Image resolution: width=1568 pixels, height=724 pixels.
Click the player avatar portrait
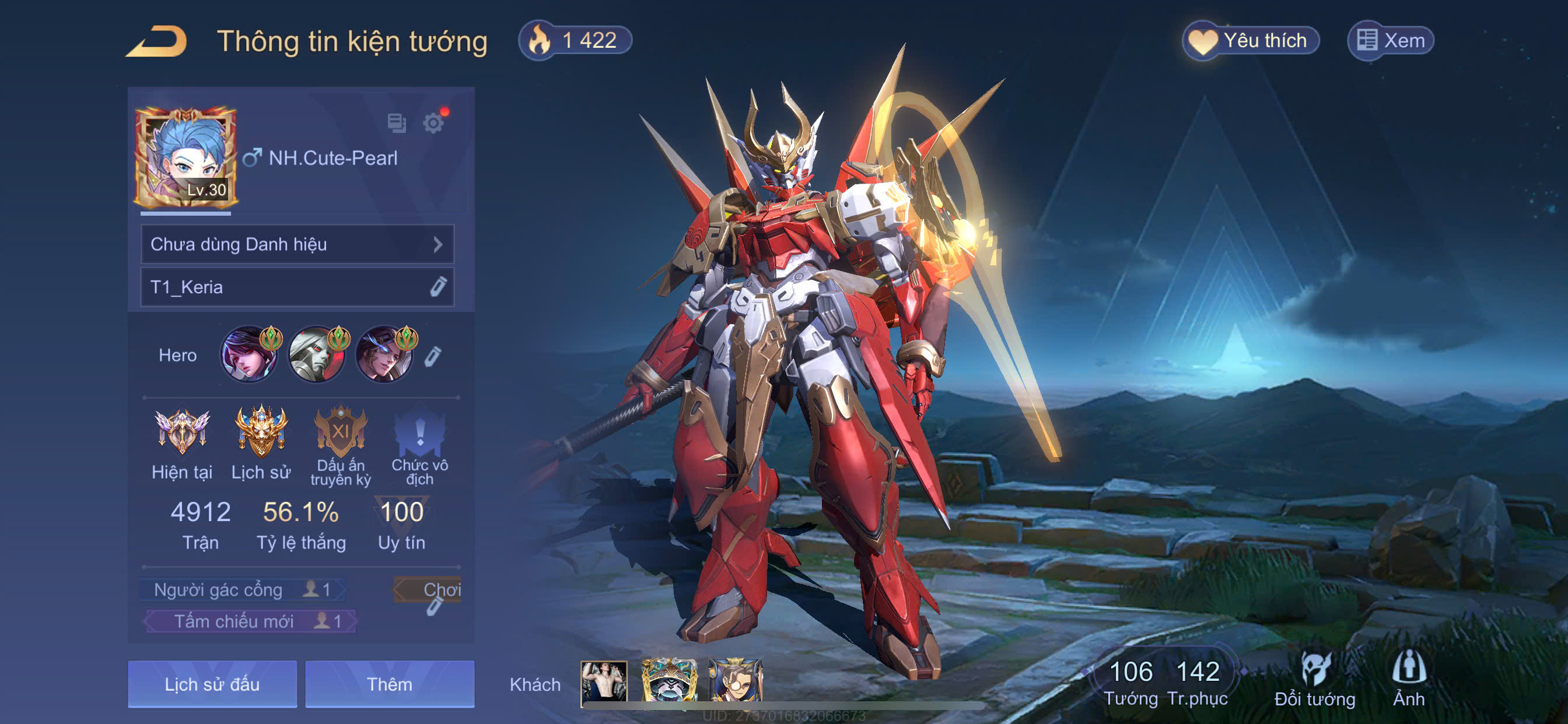click(185, 158)
